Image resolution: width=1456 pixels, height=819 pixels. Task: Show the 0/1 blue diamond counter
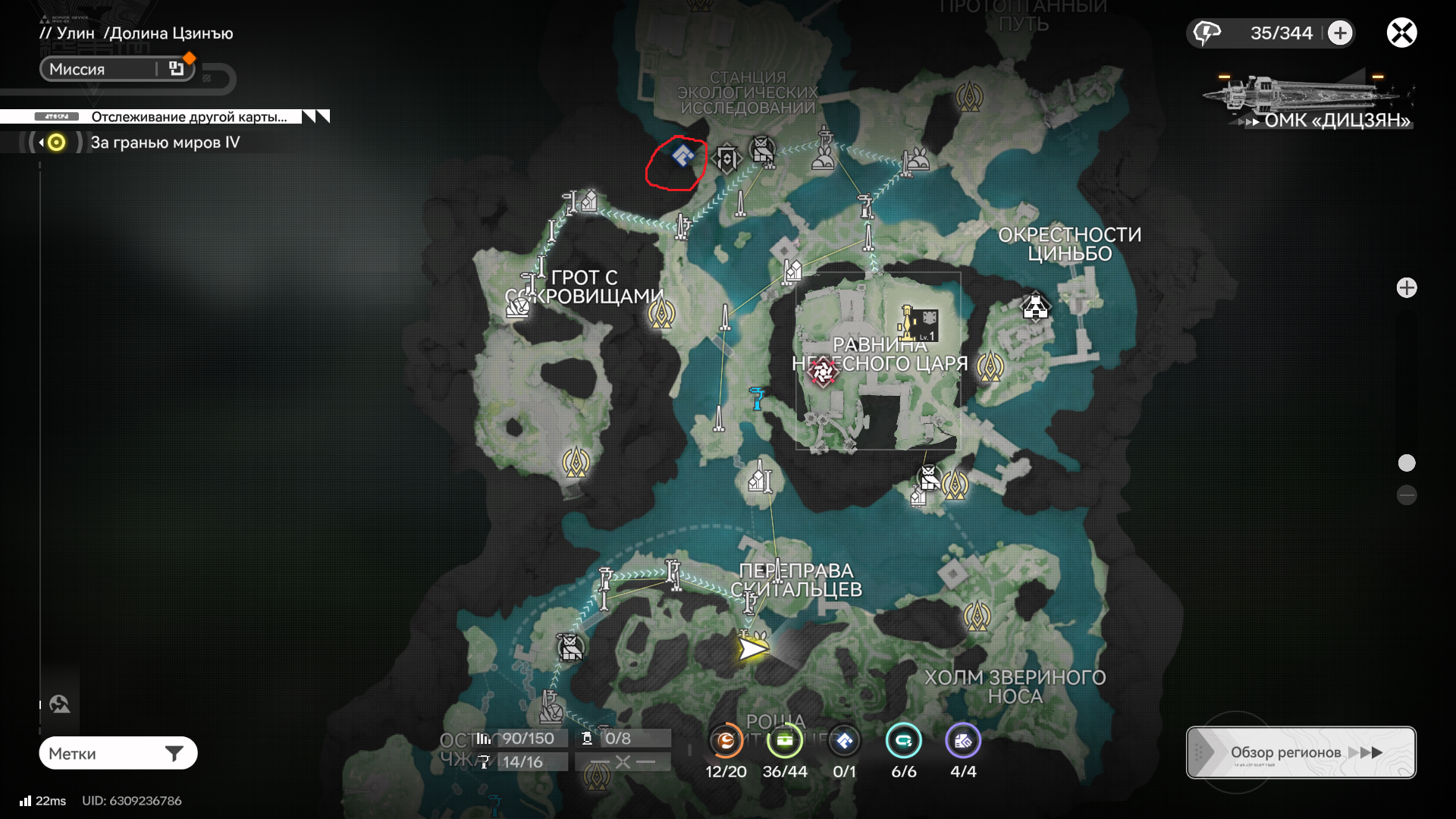tap(844, 742)
